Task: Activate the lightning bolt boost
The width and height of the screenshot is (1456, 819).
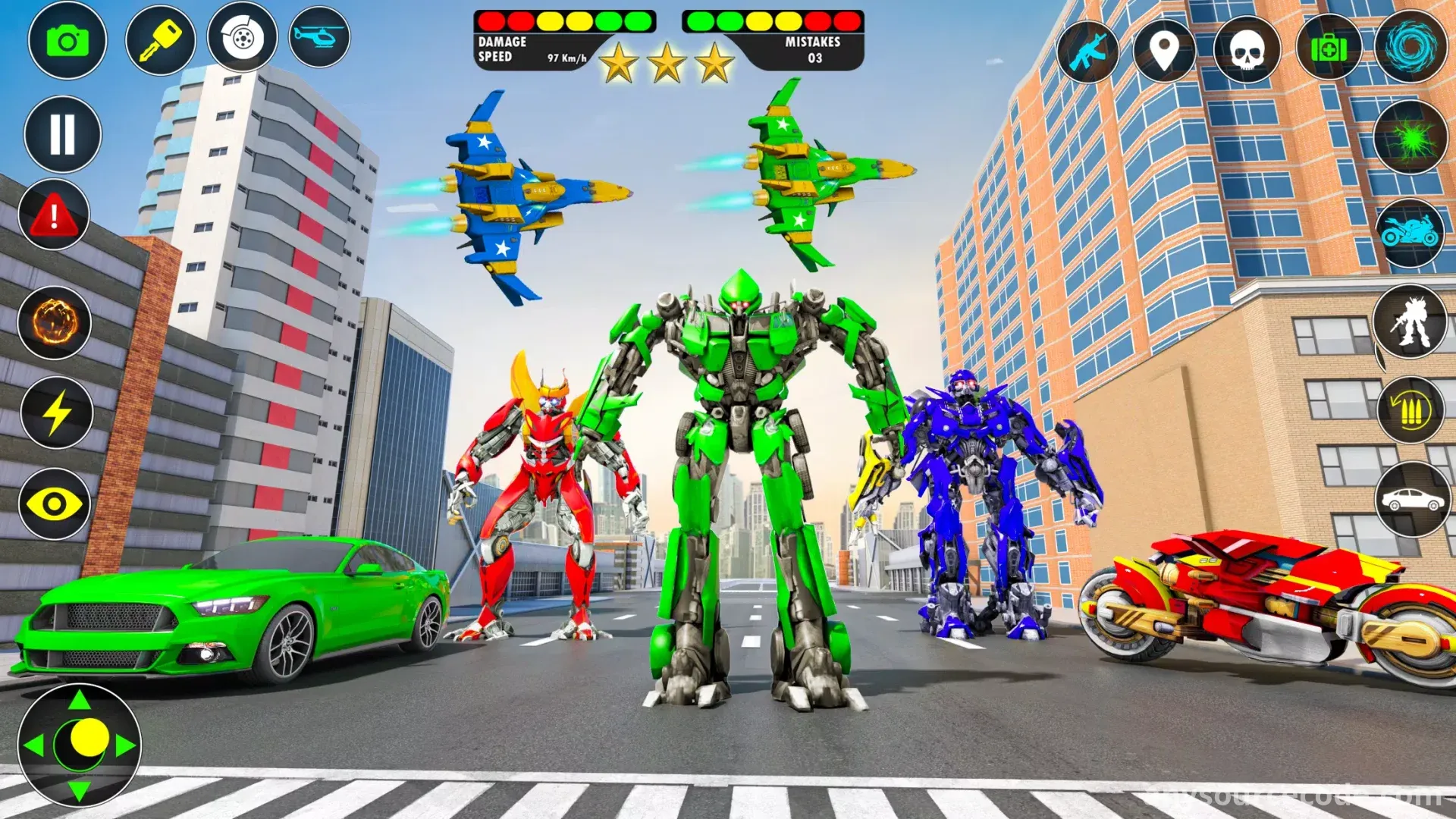Action: (x=56, y=413)
